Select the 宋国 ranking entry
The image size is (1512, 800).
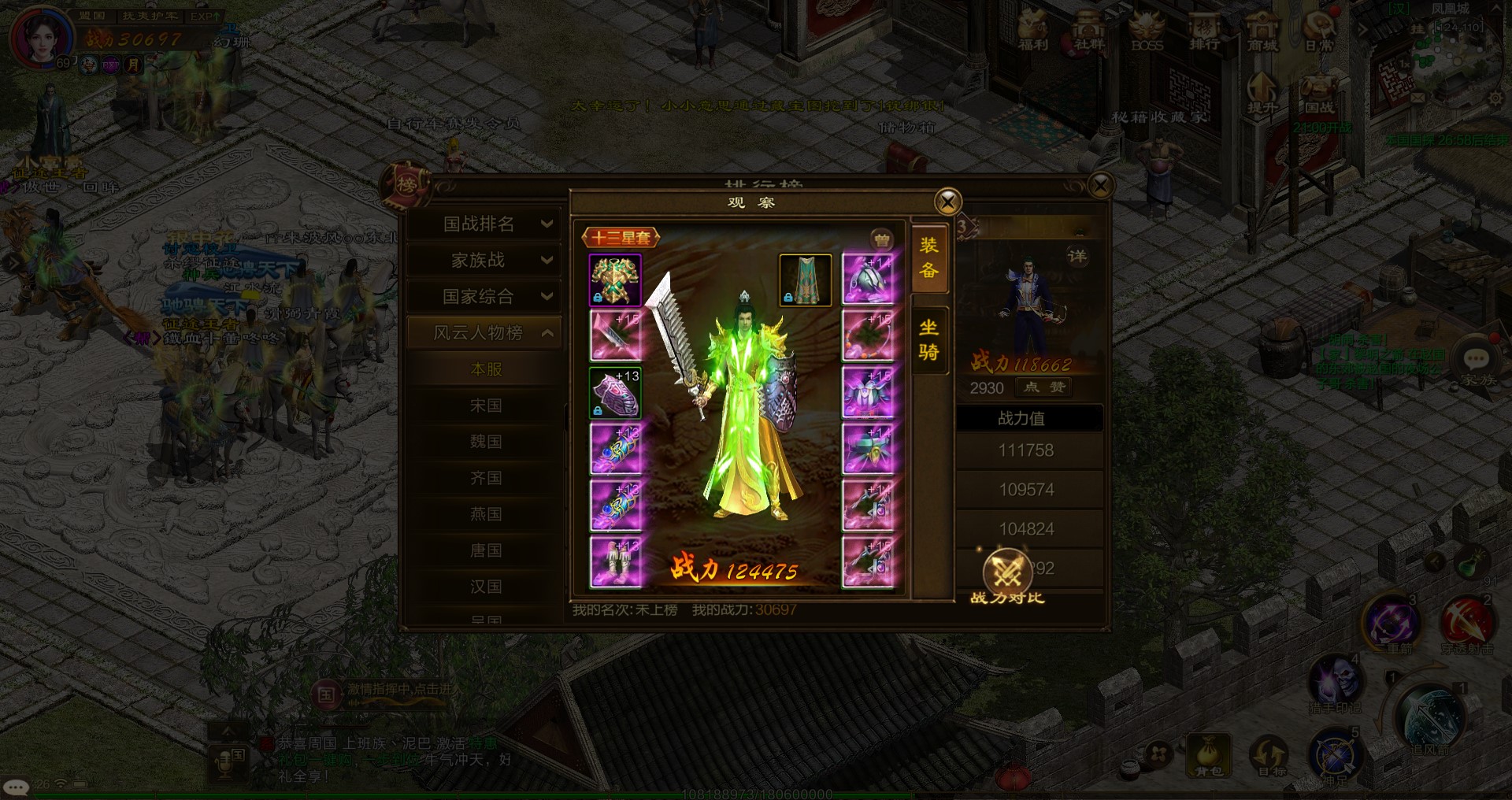click(x=486, y=406)
